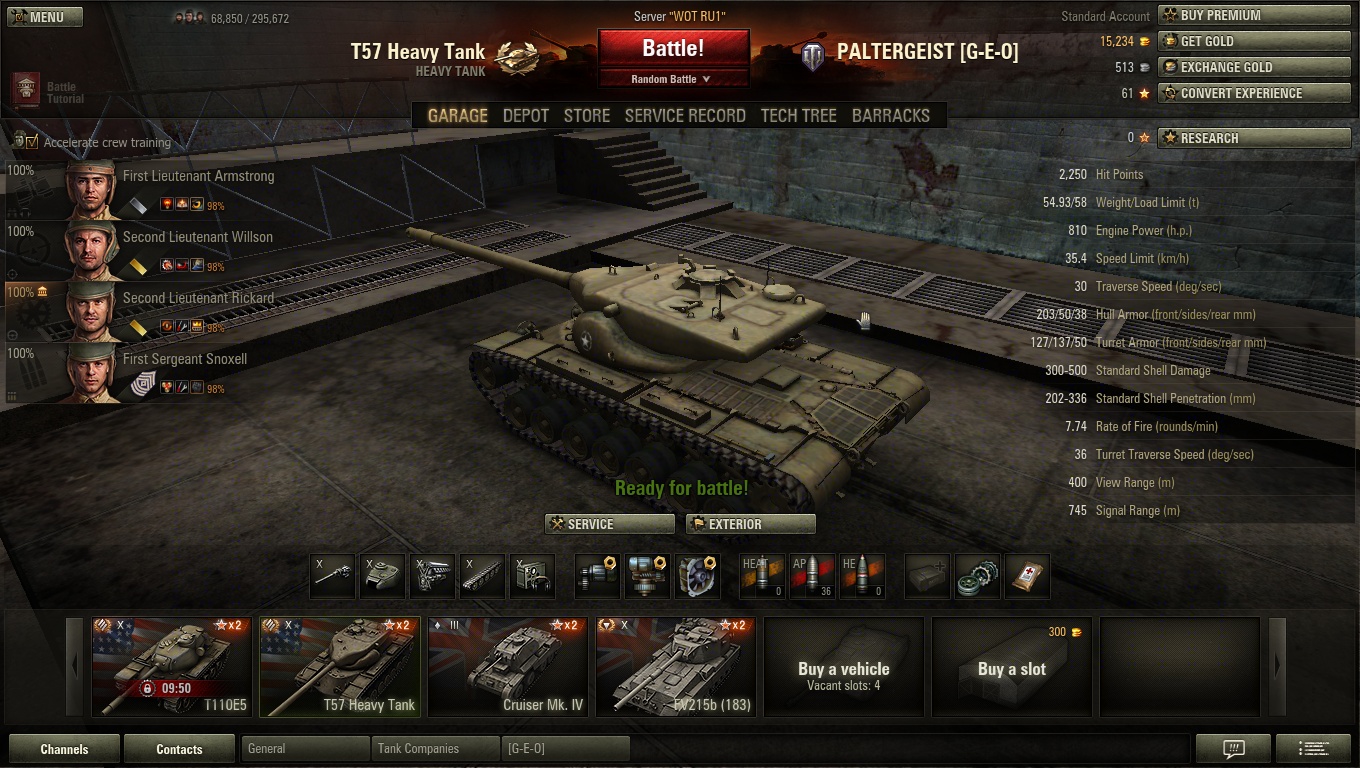
Task: Open the Random Battle mode dropdown
Action: click(673, 79)
